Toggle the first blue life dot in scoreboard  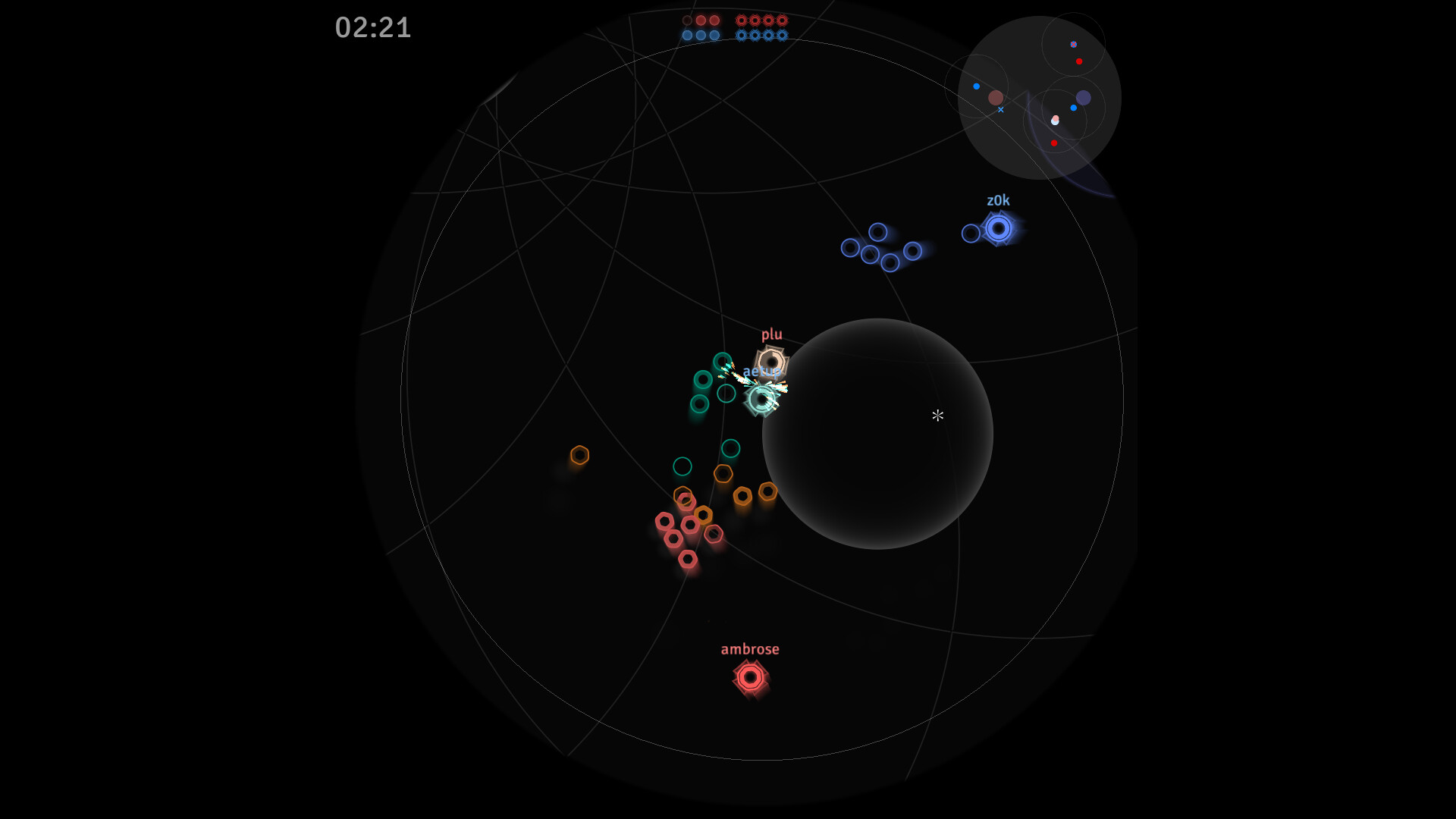coord(687,35)
